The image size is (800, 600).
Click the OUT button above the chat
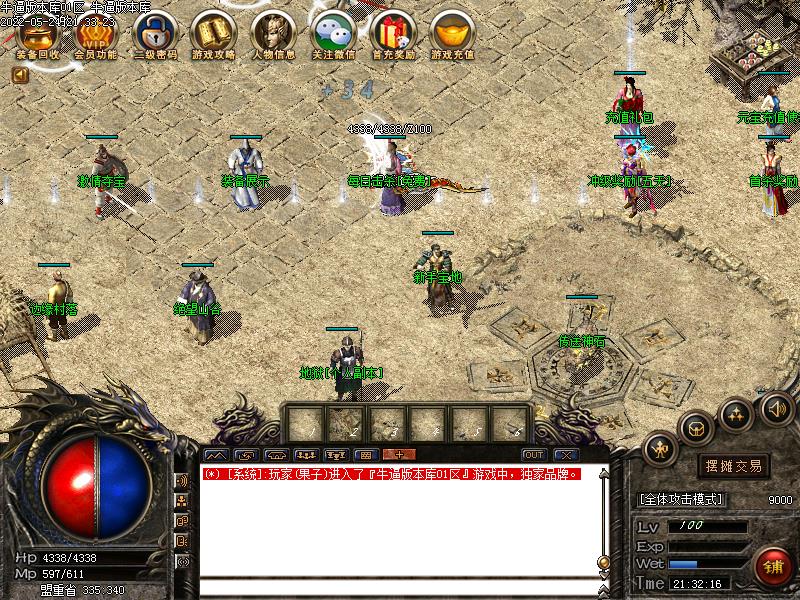coord(533,455)
